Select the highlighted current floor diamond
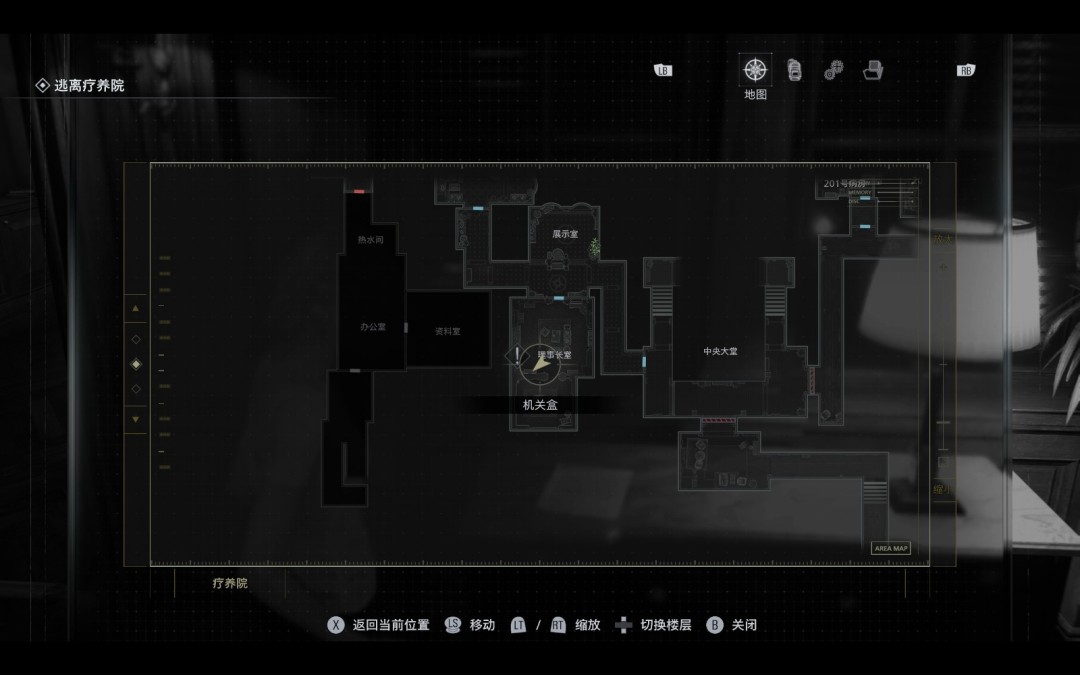1080x675 pixels. point(136,364)
